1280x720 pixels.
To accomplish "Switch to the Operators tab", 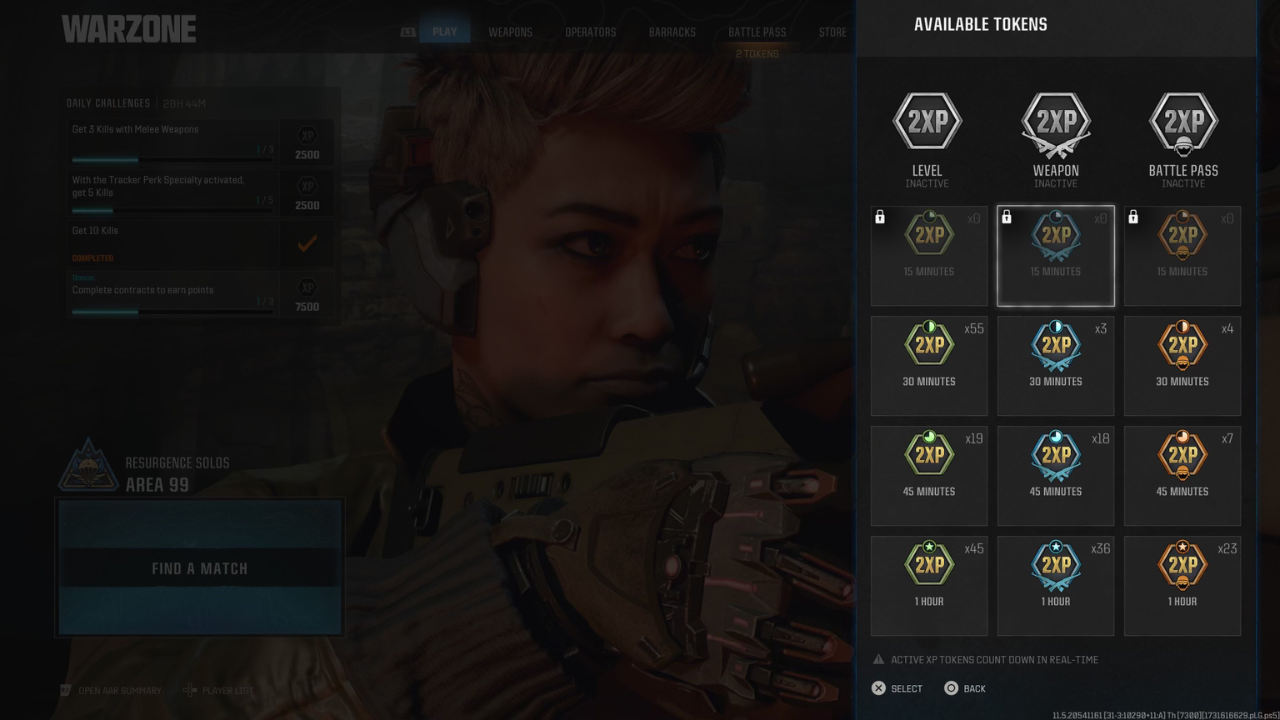I will 590,31.
